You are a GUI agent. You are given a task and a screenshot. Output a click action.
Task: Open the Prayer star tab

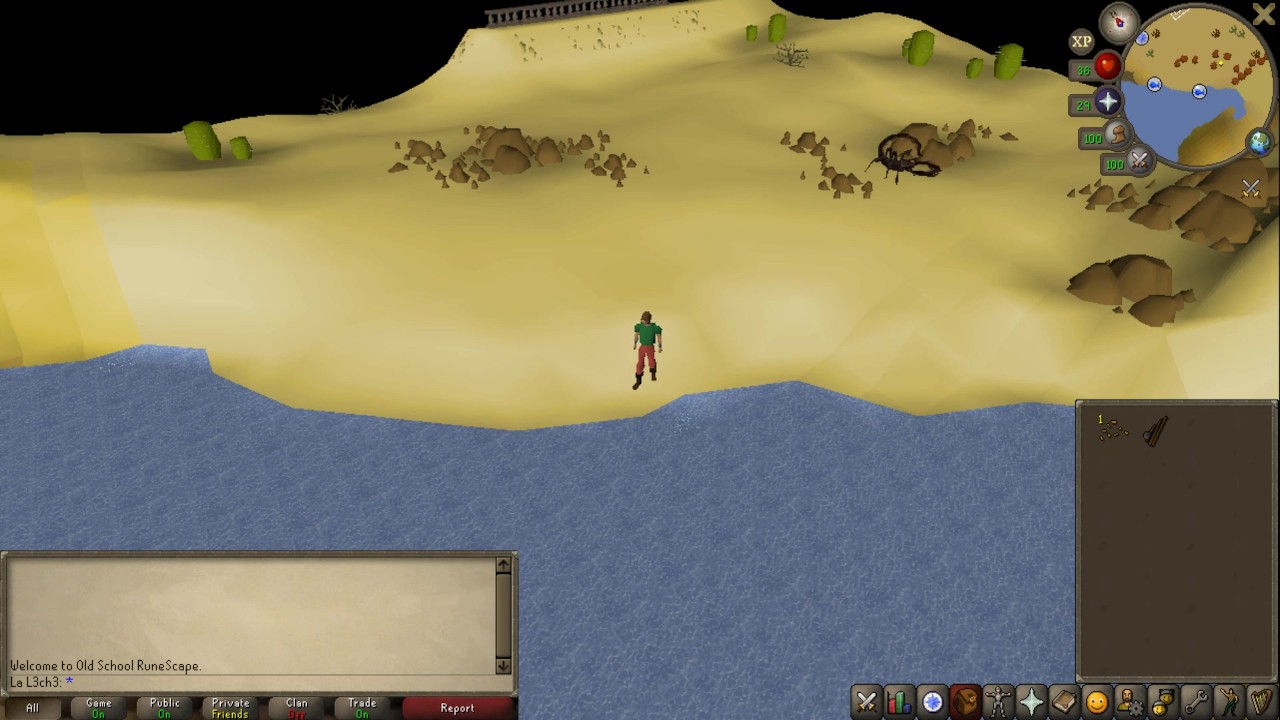(x=1031, y=702)
